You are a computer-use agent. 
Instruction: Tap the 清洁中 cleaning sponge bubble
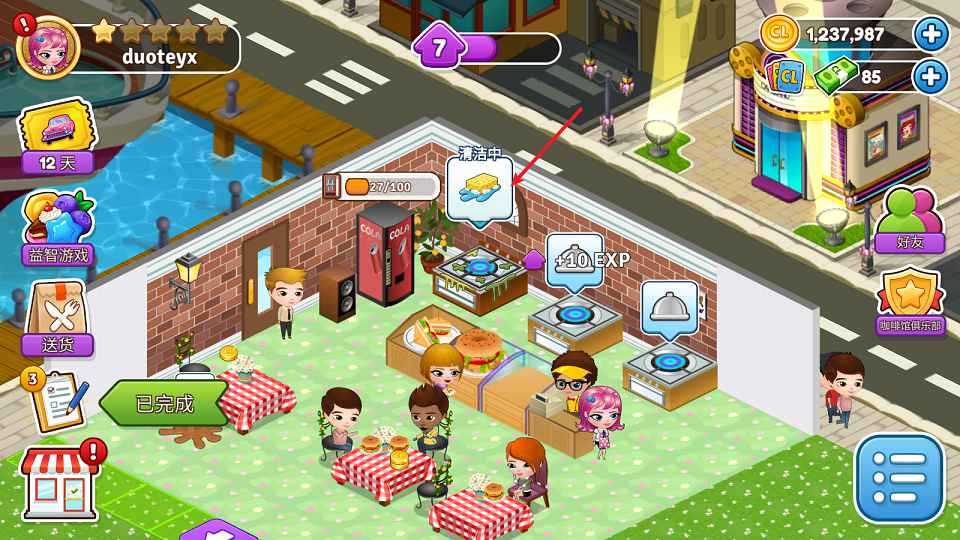coord(478,189)
